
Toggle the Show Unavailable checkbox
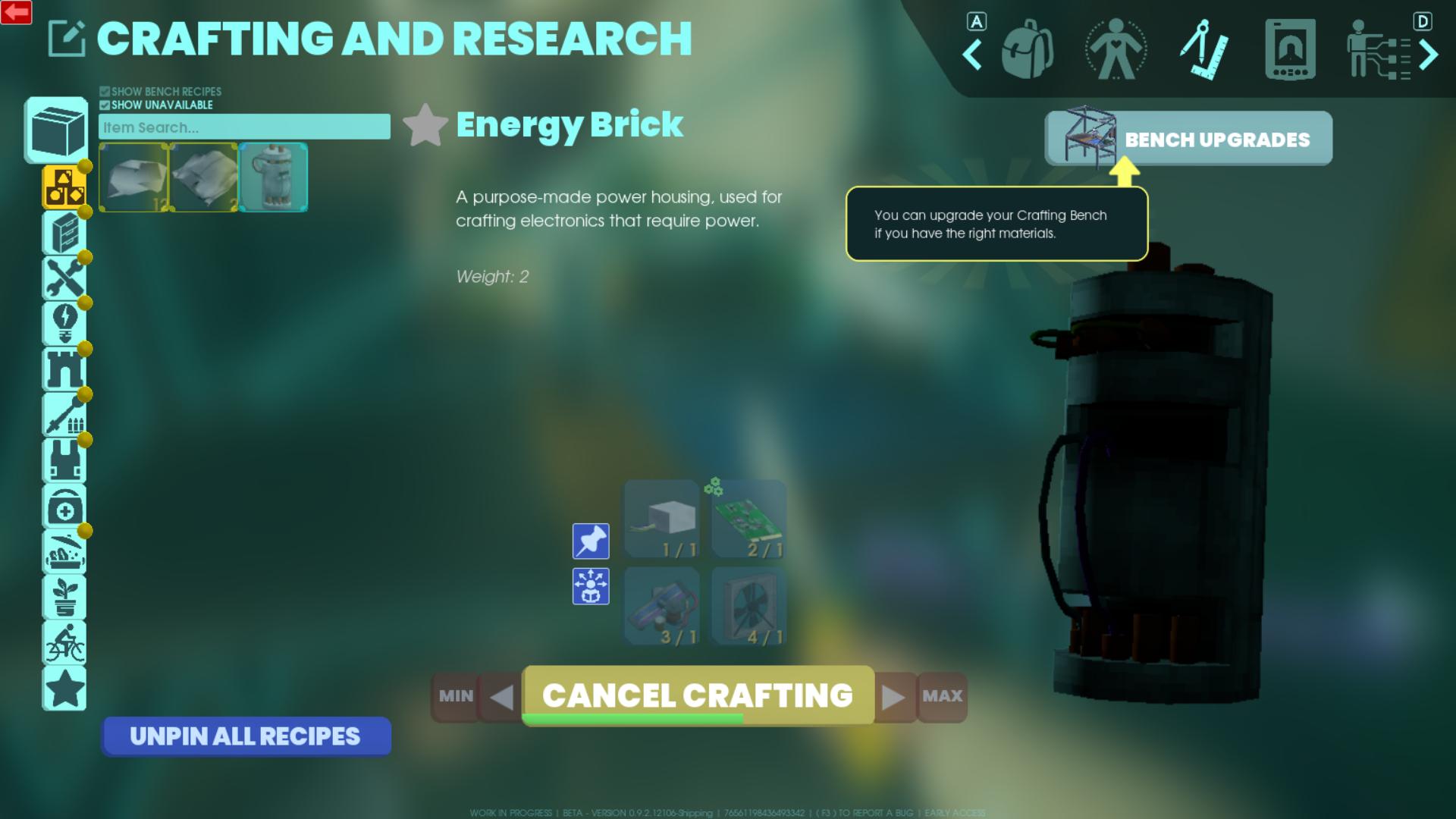[104, 105]
